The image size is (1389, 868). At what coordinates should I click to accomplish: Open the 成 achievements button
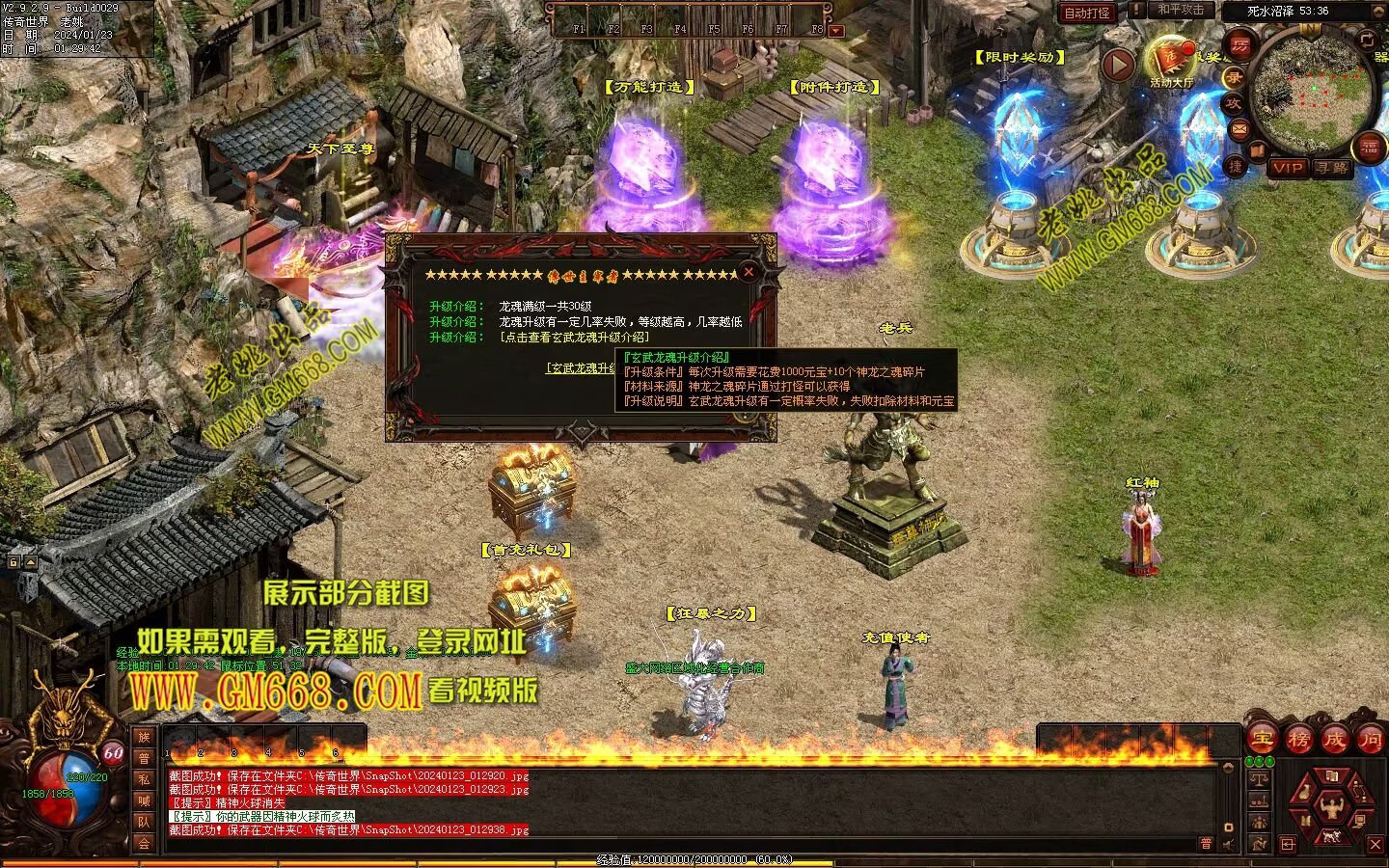click(x=1334, y=740)
